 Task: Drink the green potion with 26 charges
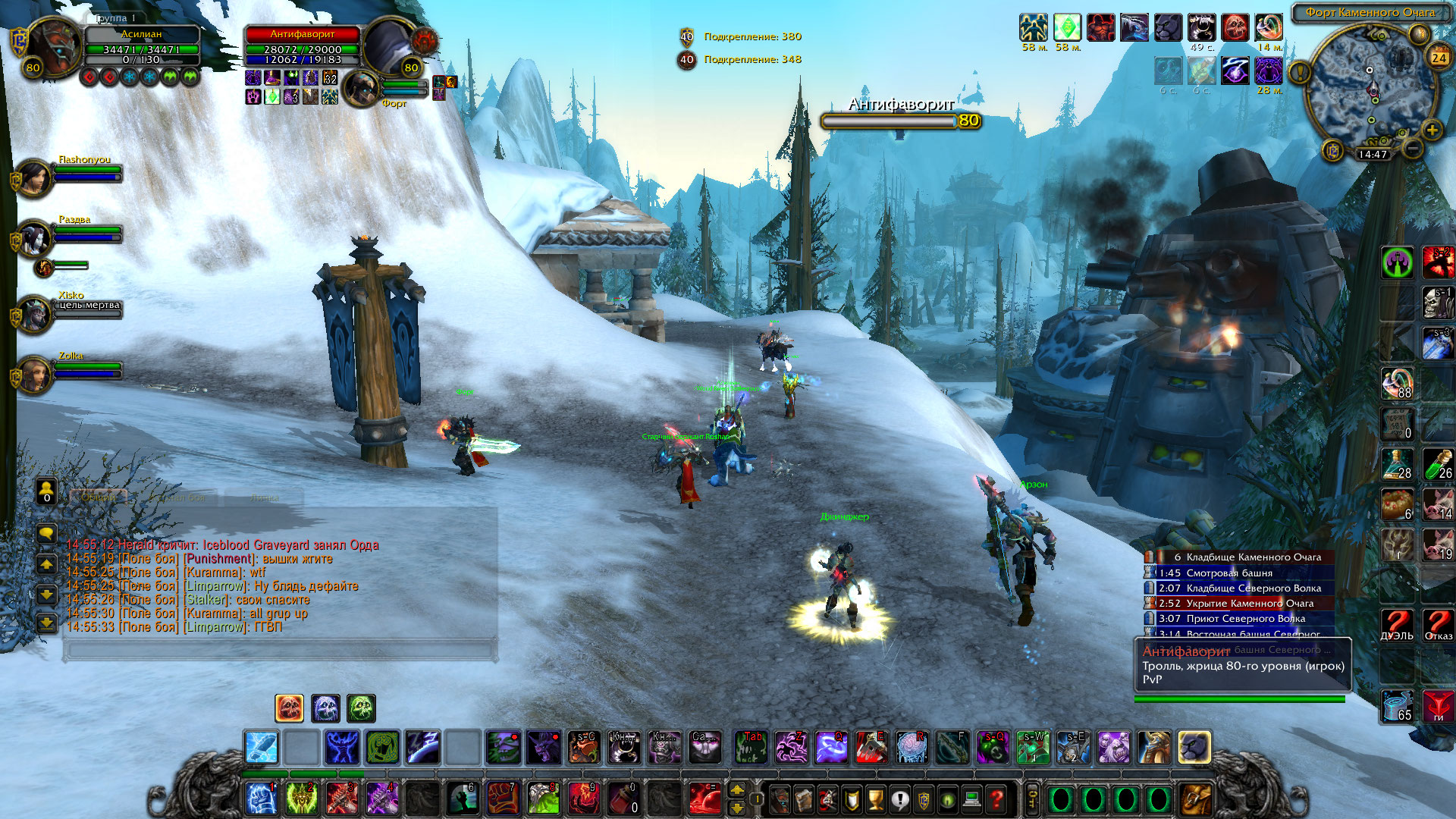coord(1438,464)
